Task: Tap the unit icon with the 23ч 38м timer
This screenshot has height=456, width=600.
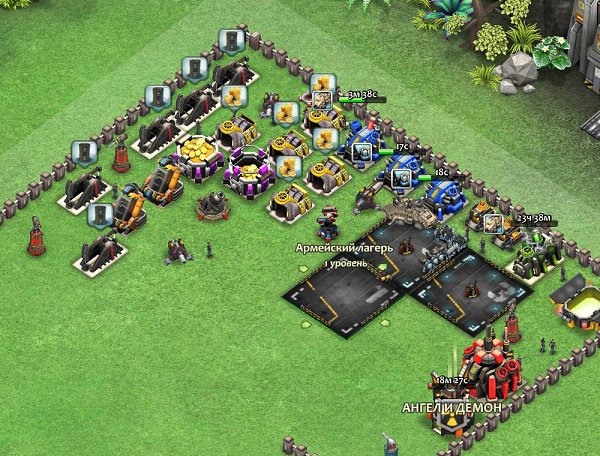Action: pyautogui.click(x=493, y=222)
